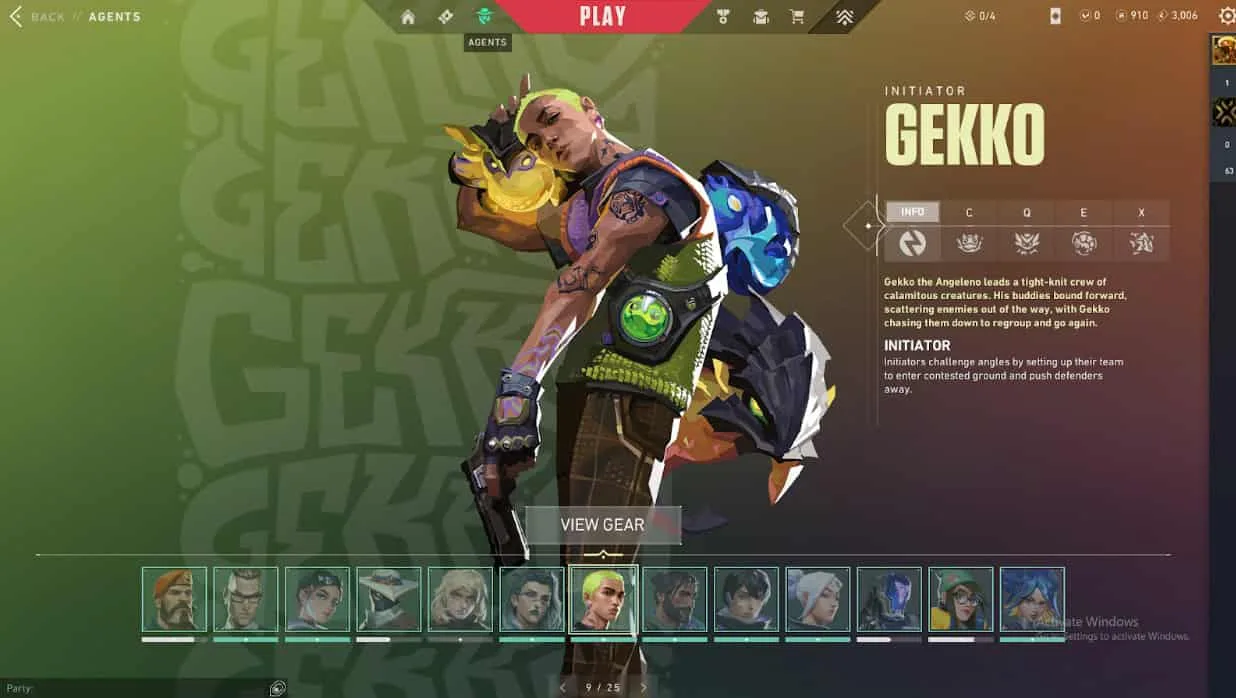Select the blue robot agent portrait
The image size is (1236, 698).
coord(889,600)
